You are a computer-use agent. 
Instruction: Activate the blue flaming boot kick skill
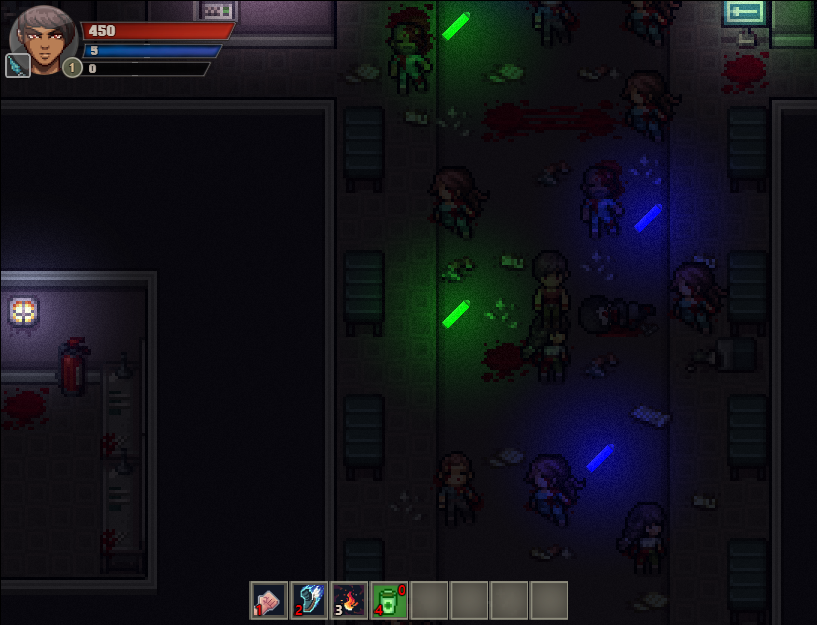click(308, 600)
